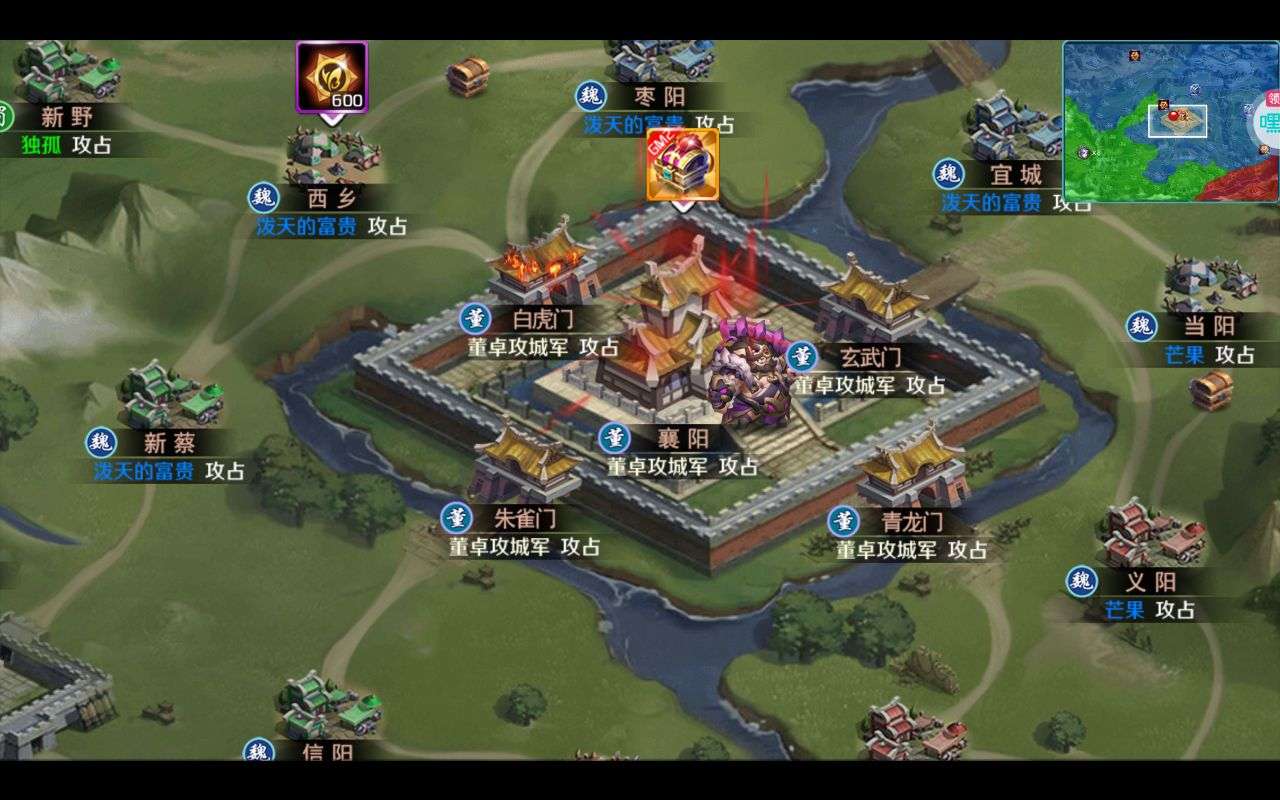The height and width of the screenshot is (800, 1280).
Task: Open the 枣阳 town label
Action: click(660, 96)
